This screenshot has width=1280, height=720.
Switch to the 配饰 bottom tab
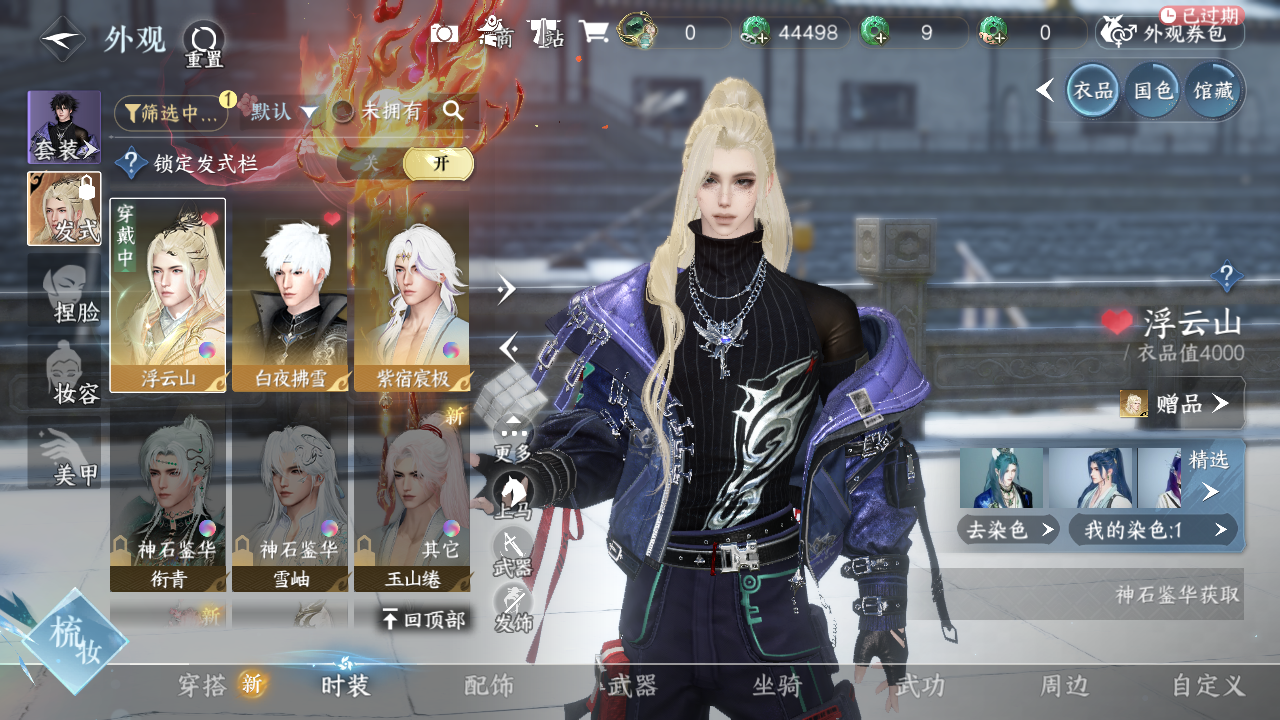point(489,686)
